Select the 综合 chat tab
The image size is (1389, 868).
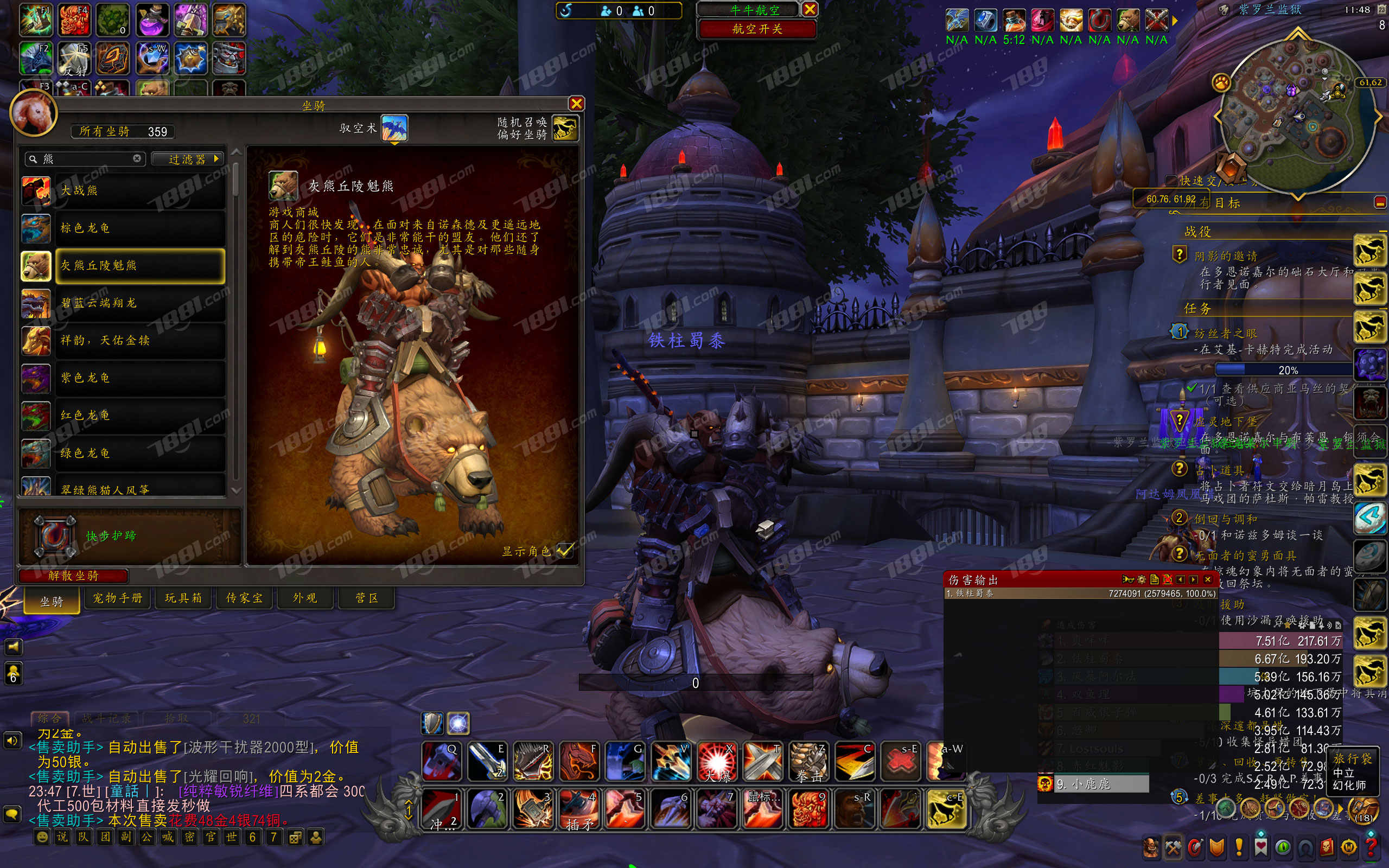coord(49,718)
